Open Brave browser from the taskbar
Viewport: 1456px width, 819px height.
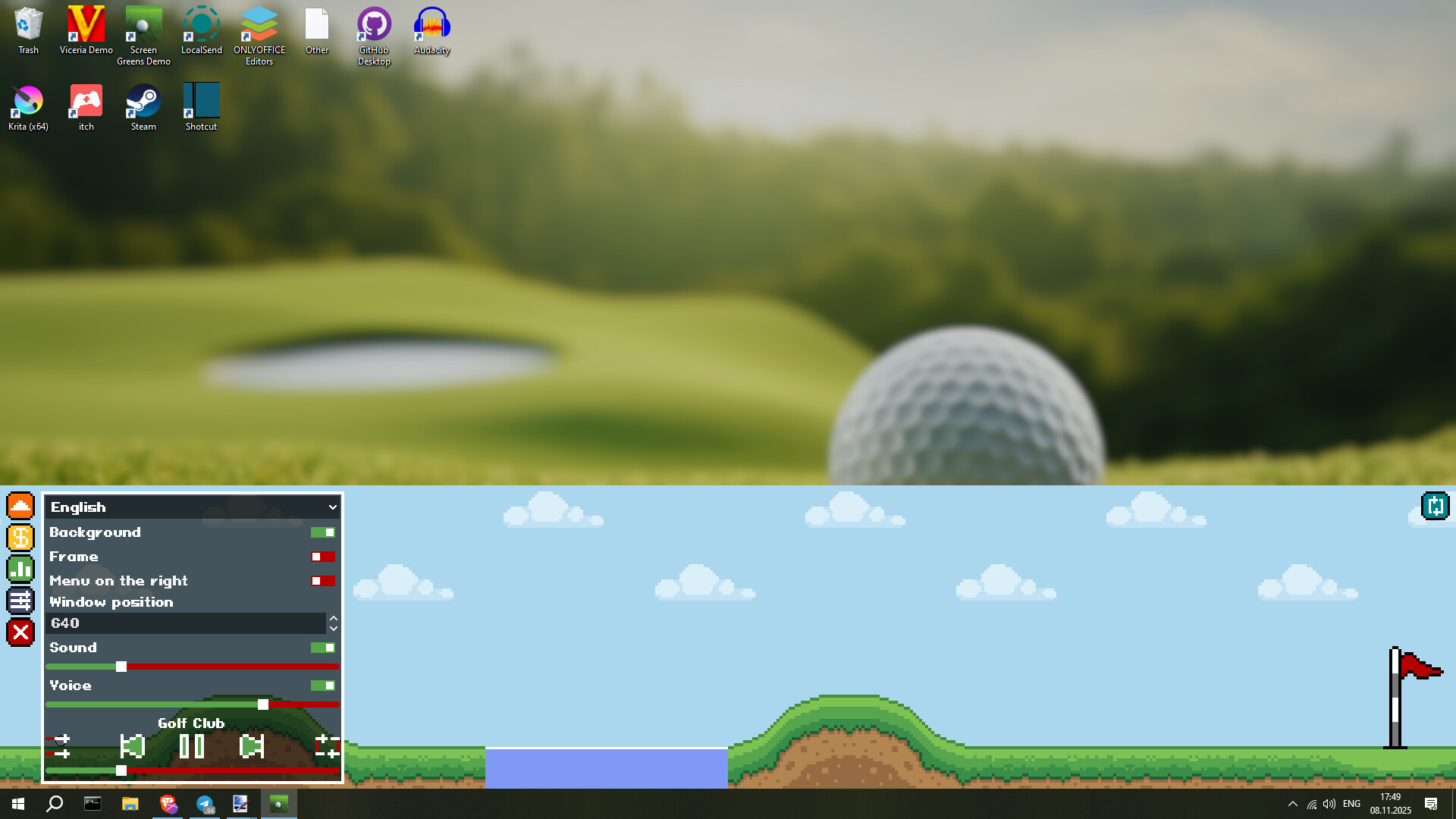coord(168,804)
